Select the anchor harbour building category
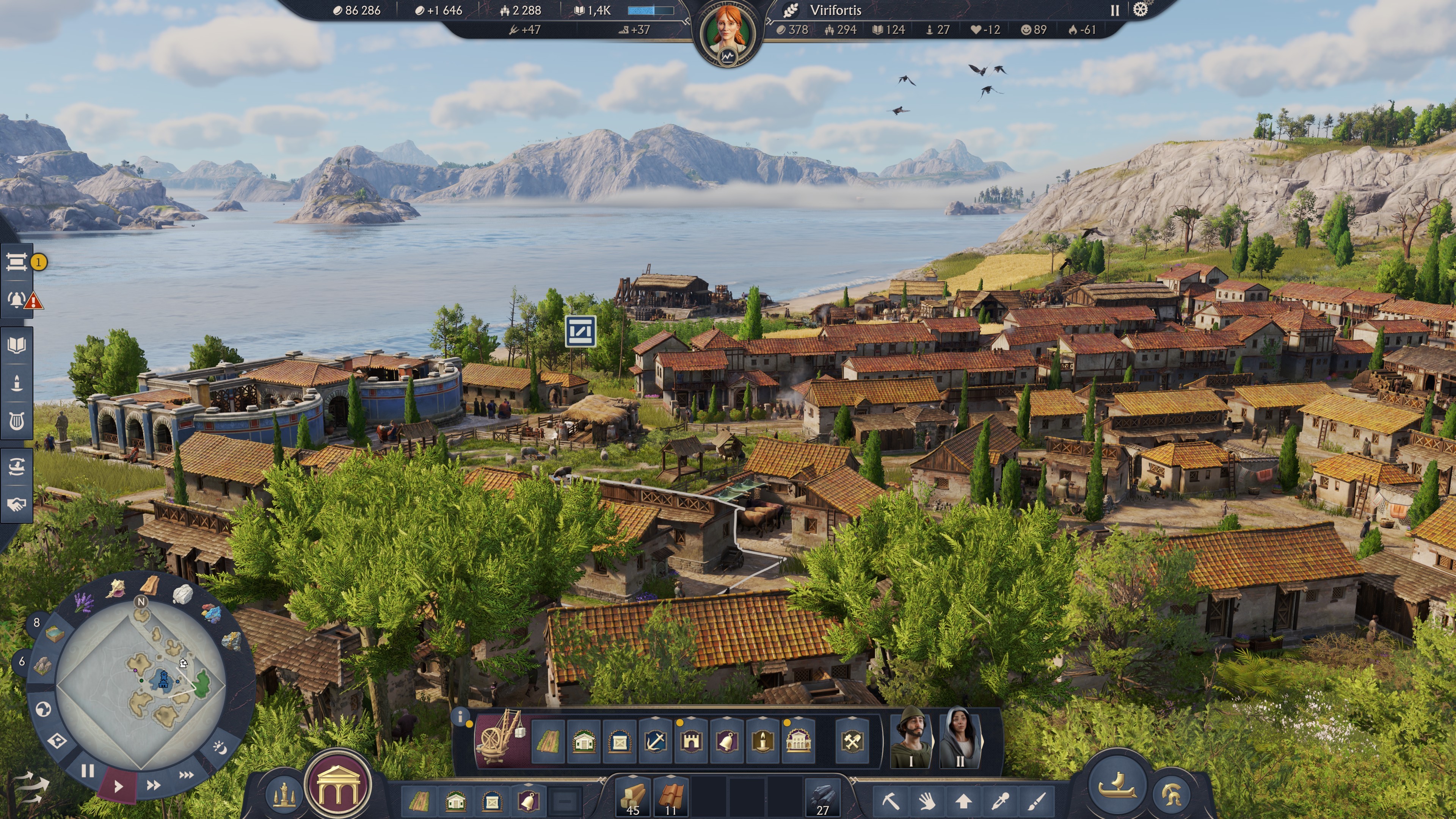 pos(656,741)
